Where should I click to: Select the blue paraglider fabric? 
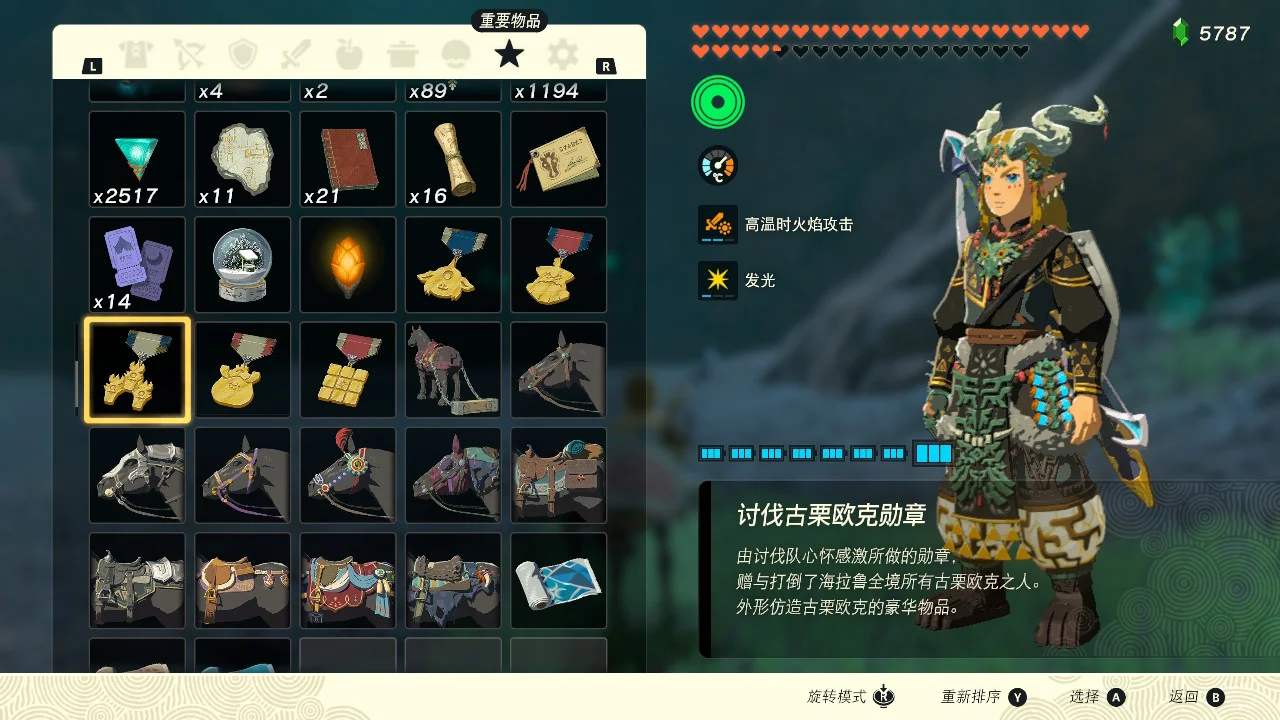[x=558, y=581]
